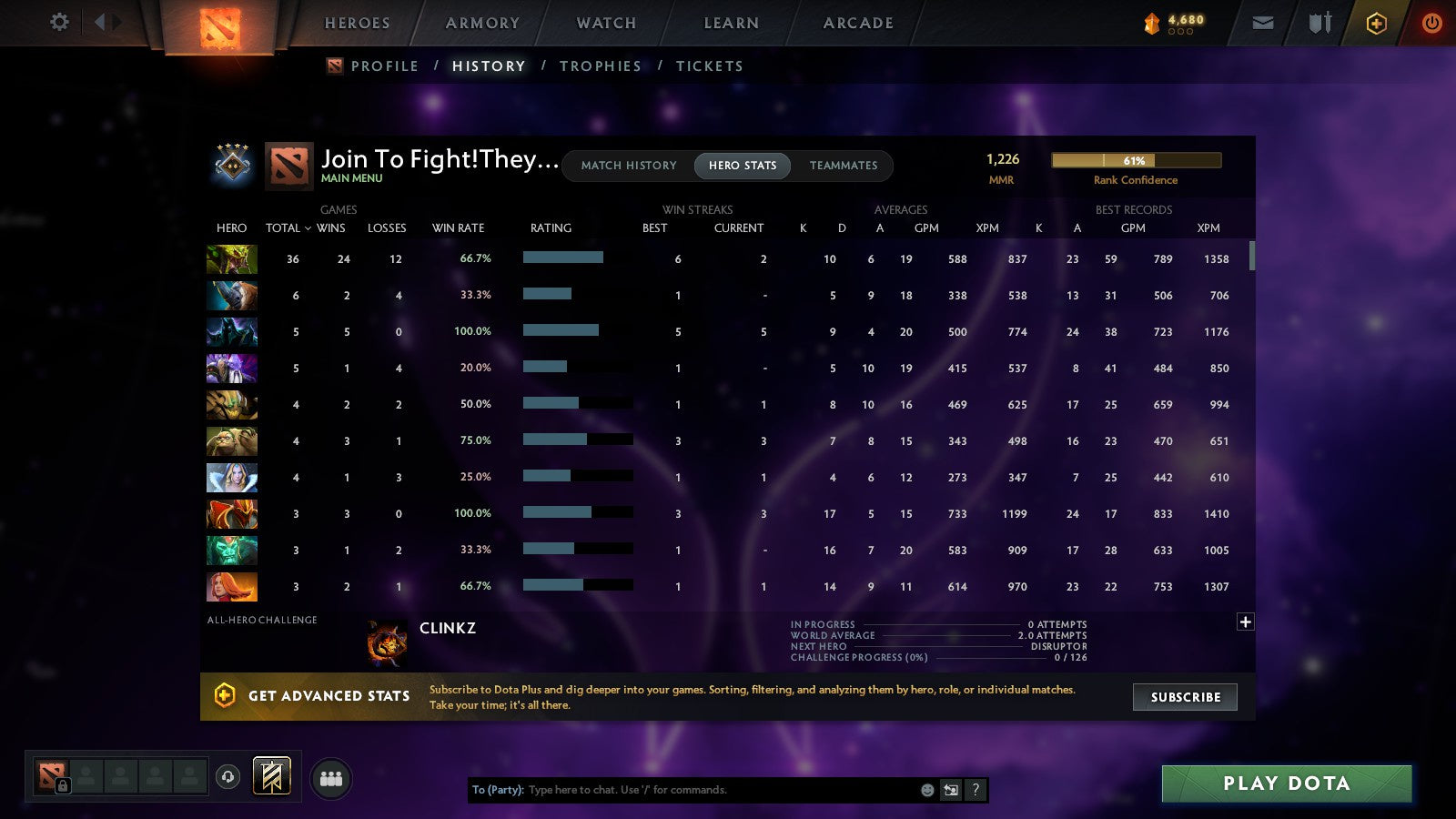
Task: Go to the TROPHIES tab
Action: (601, 66)
